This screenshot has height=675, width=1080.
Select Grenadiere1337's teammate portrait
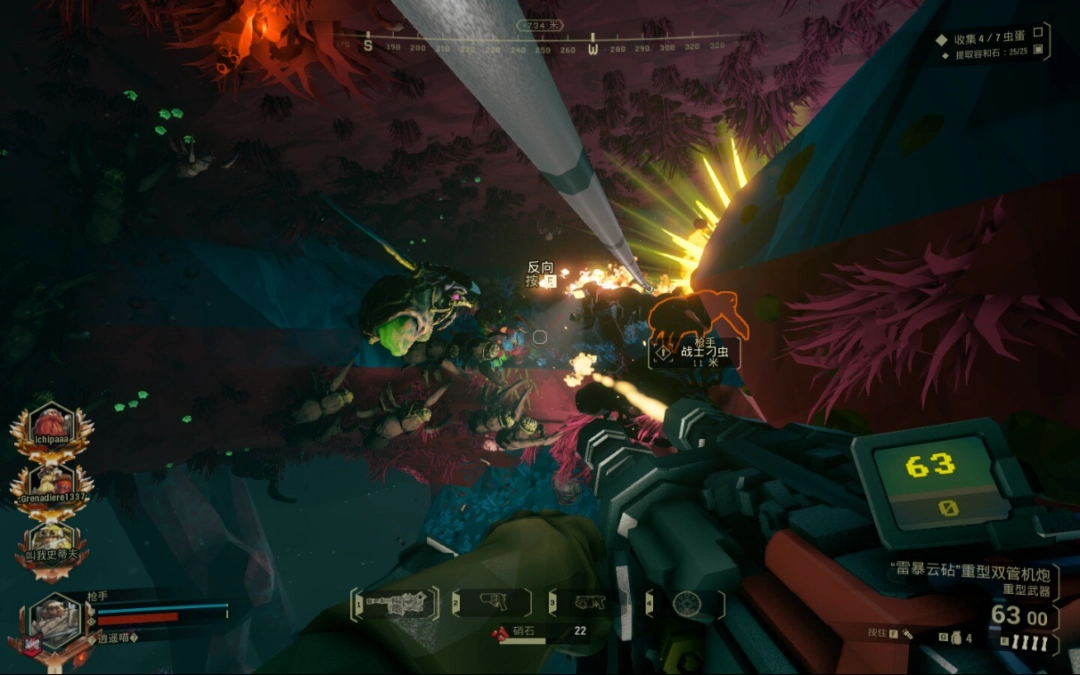pos(52,486)
